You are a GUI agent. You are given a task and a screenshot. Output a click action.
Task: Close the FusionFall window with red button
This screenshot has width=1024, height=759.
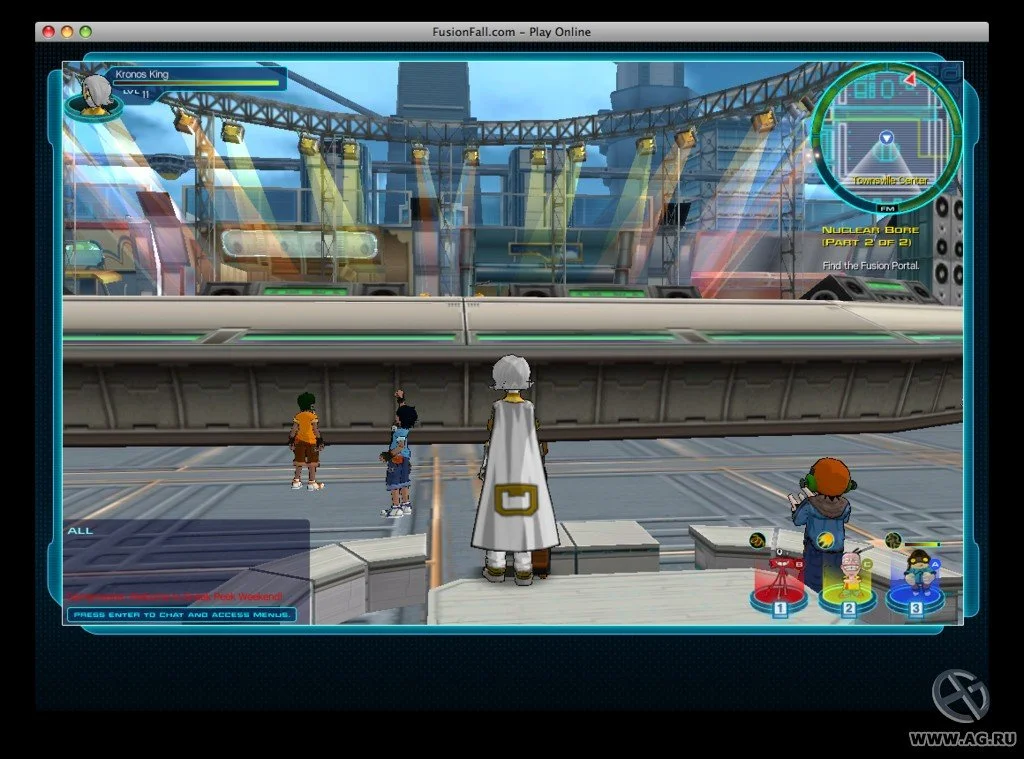click(x=48, y=32)
